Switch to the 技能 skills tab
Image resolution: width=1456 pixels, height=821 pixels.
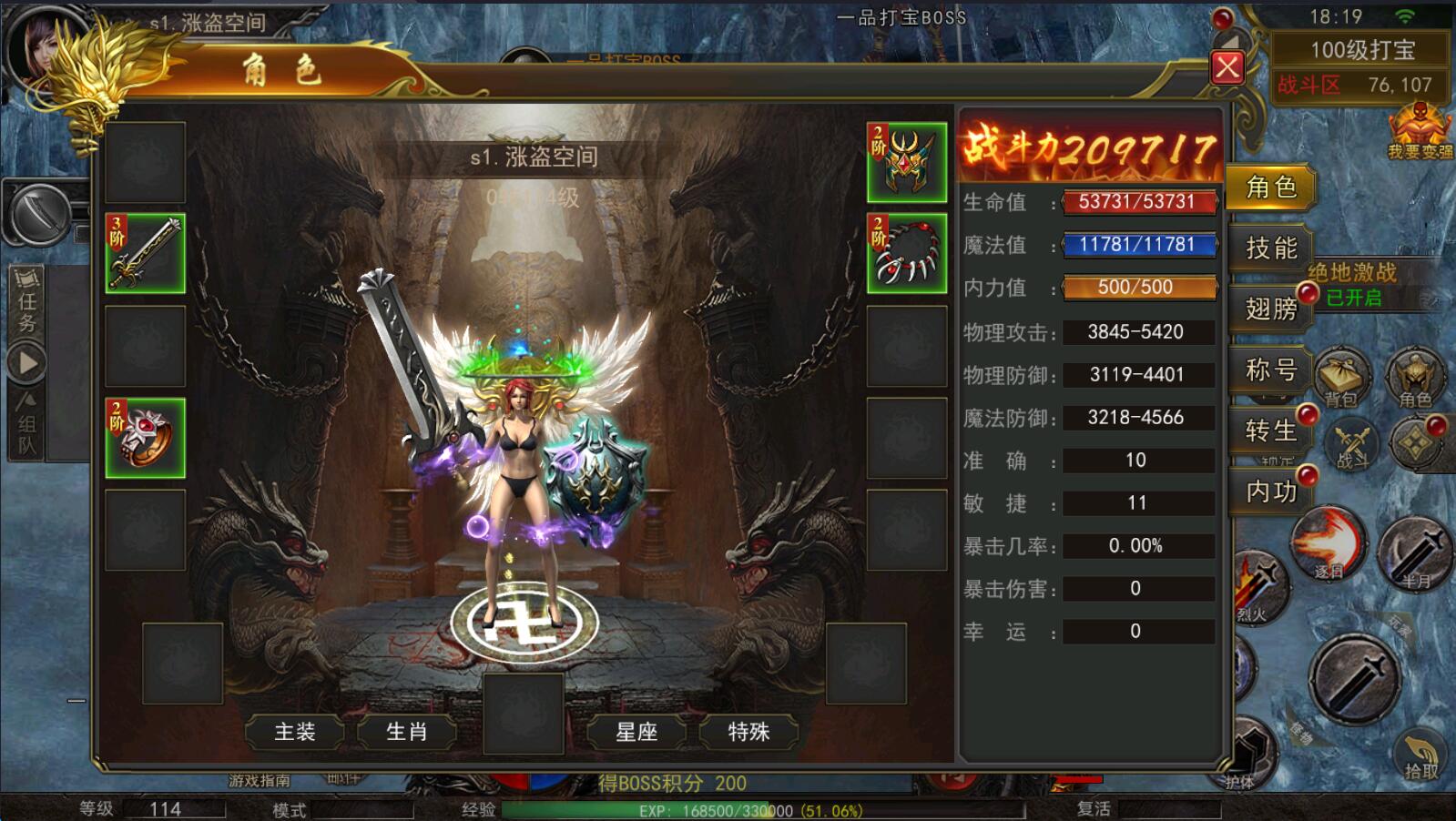1270,248
